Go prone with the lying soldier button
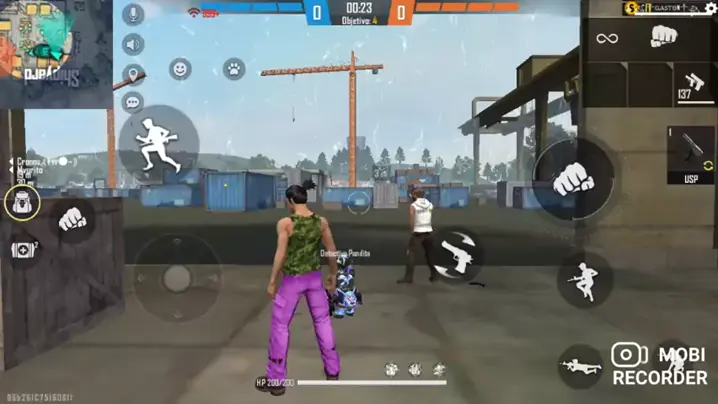This screenshot has height=404, width=718. [580, 364]
